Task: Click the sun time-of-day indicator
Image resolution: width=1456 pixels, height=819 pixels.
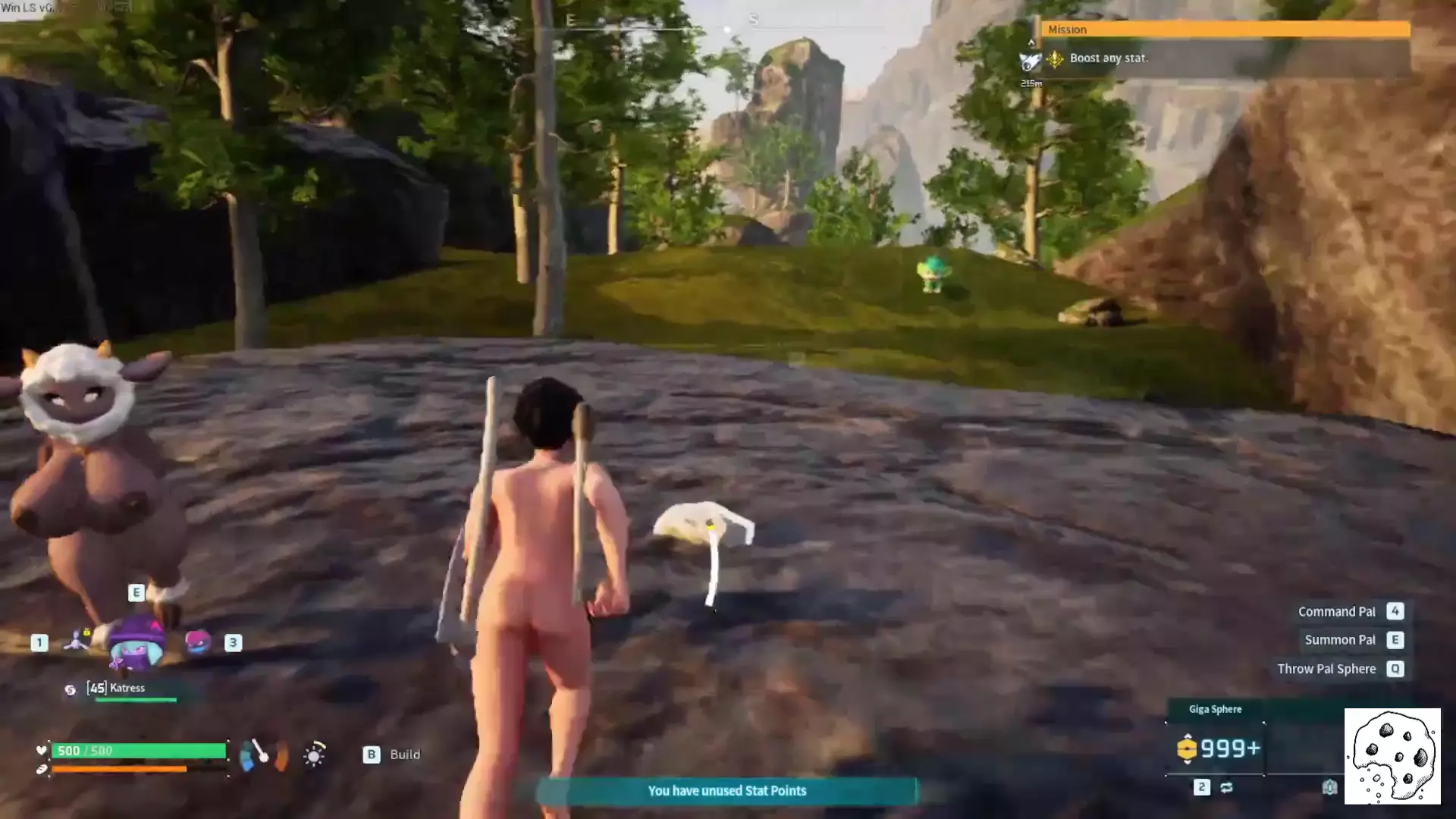Action: 314,755
